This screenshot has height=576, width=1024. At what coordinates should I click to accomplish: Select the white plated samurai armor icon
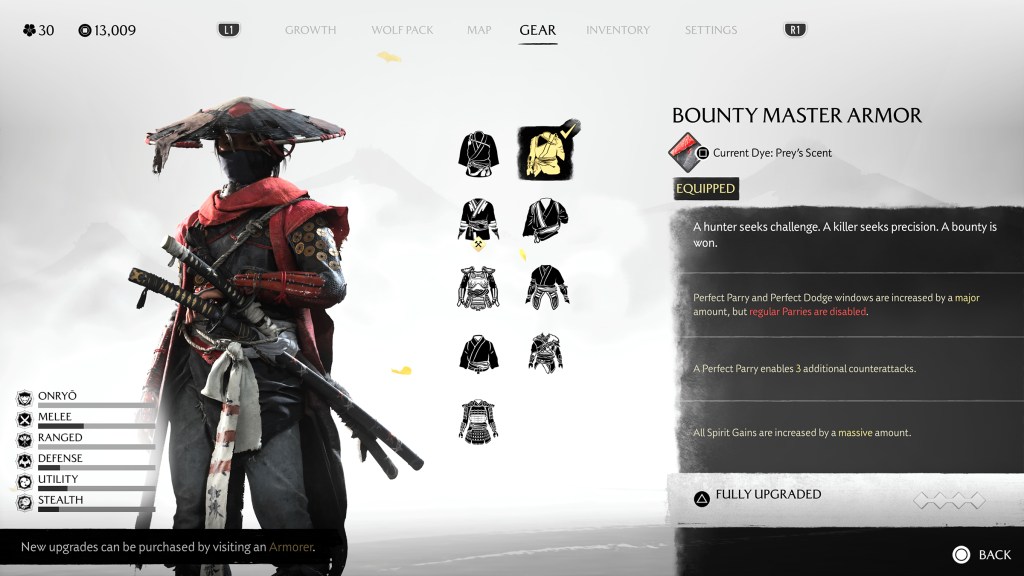click(x=478, y=288)
